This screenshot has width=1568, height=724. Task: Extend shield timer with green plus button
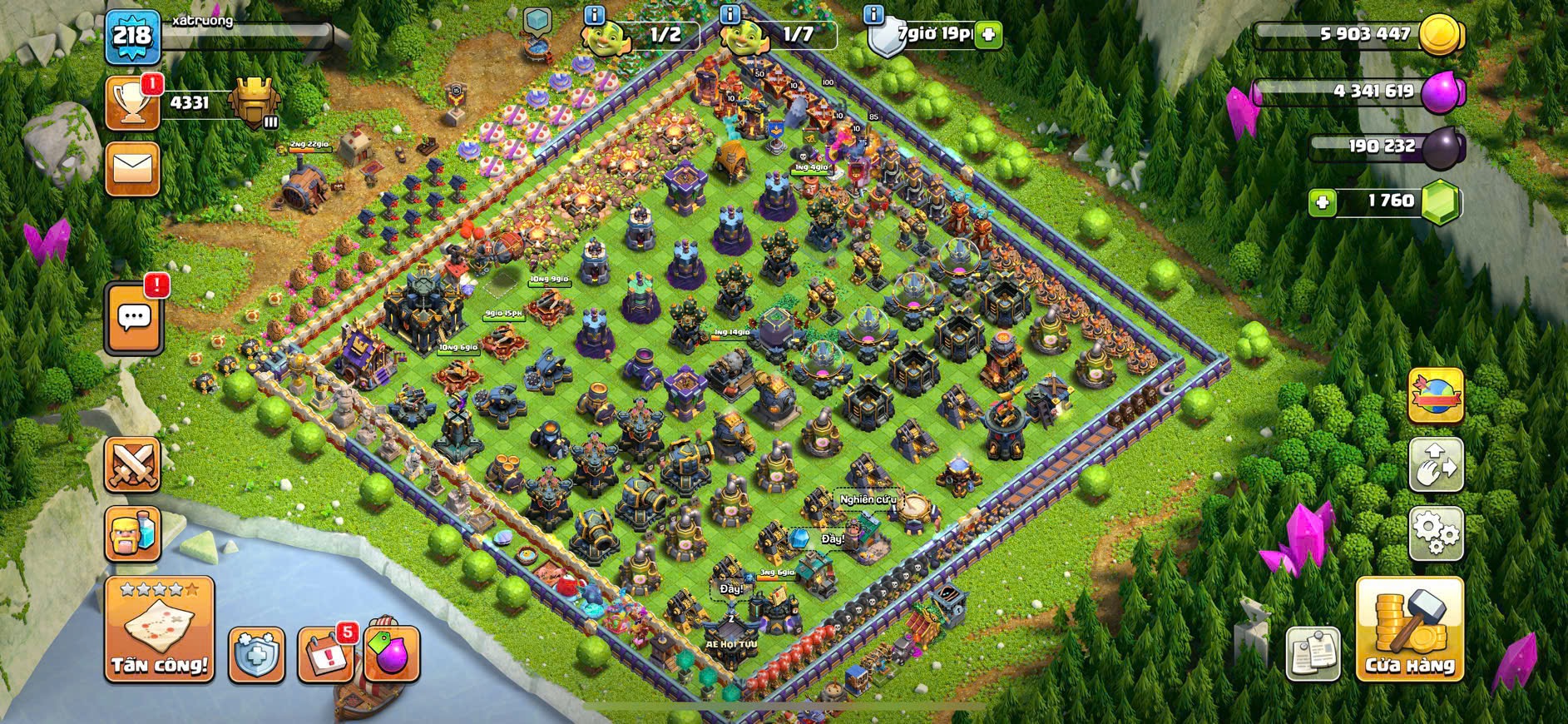tap(988, 35)
